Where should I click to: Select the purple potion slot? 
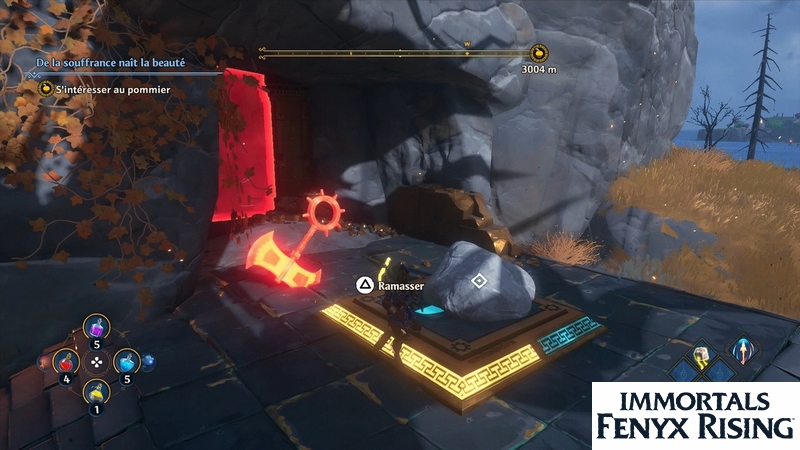97,329
